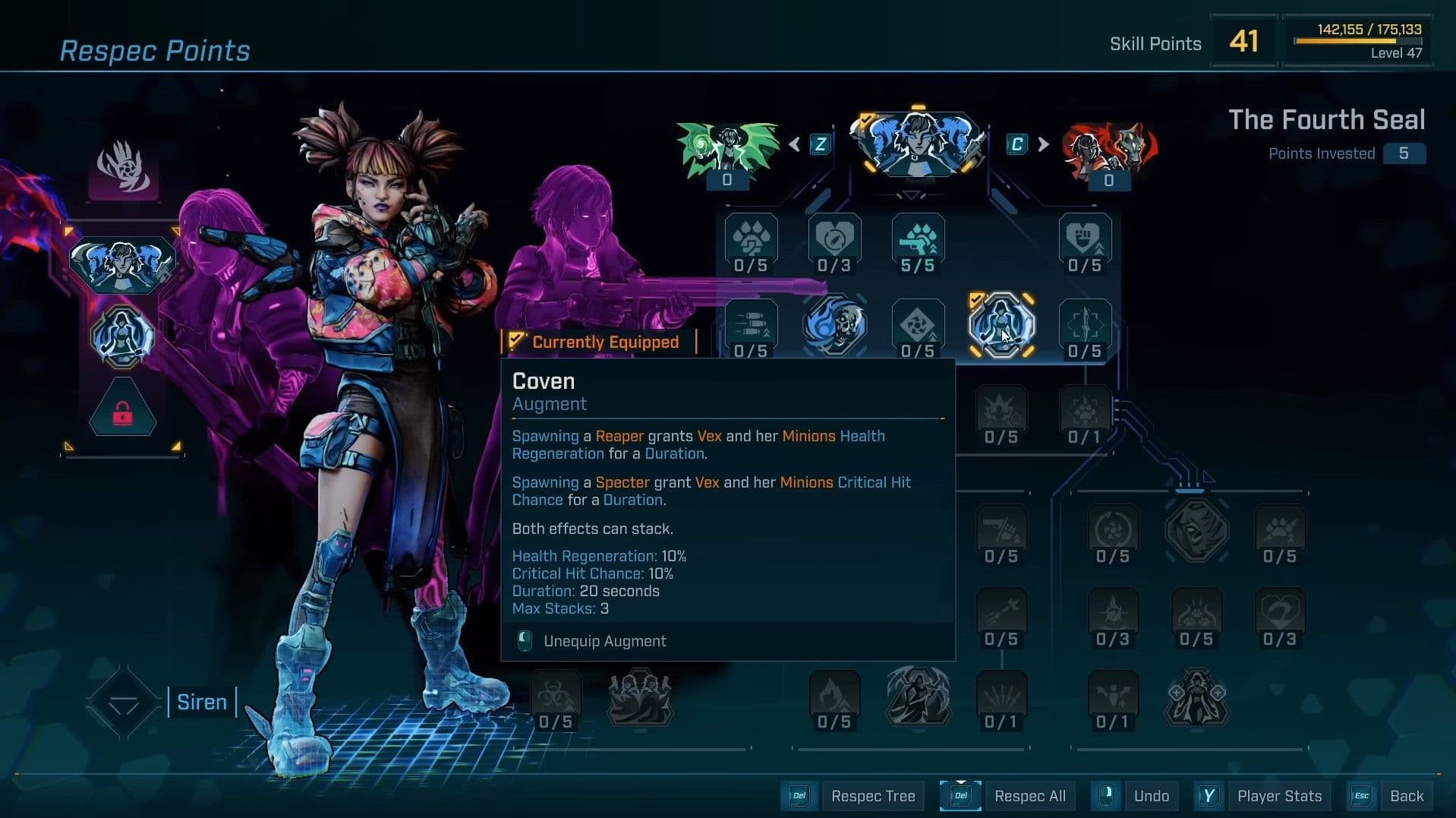Screen dimensions: 1456x818
Task: Click the equipped augment slot on left panel
Action: [x=123, y=336]
